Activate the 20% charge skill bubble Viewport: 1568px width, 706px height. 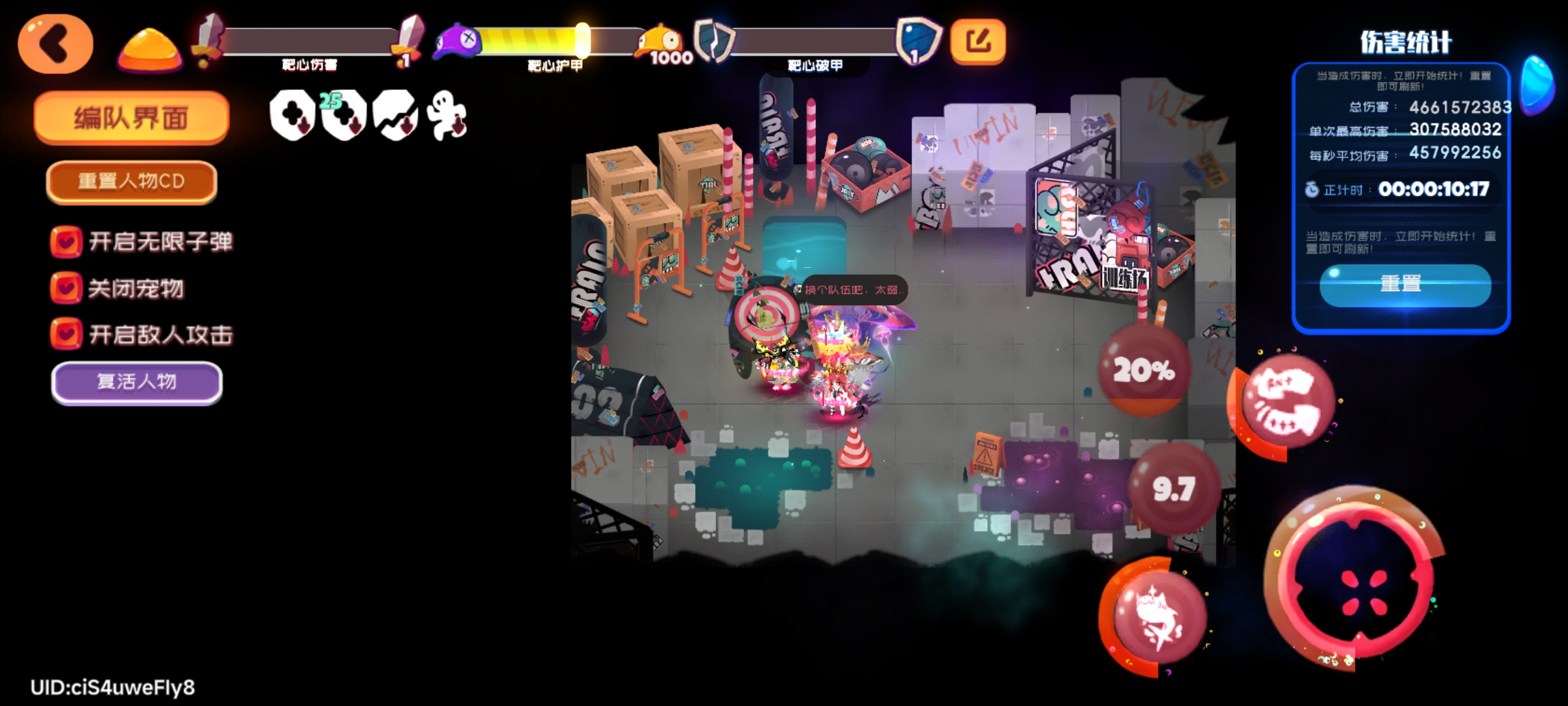[1144, 370]
